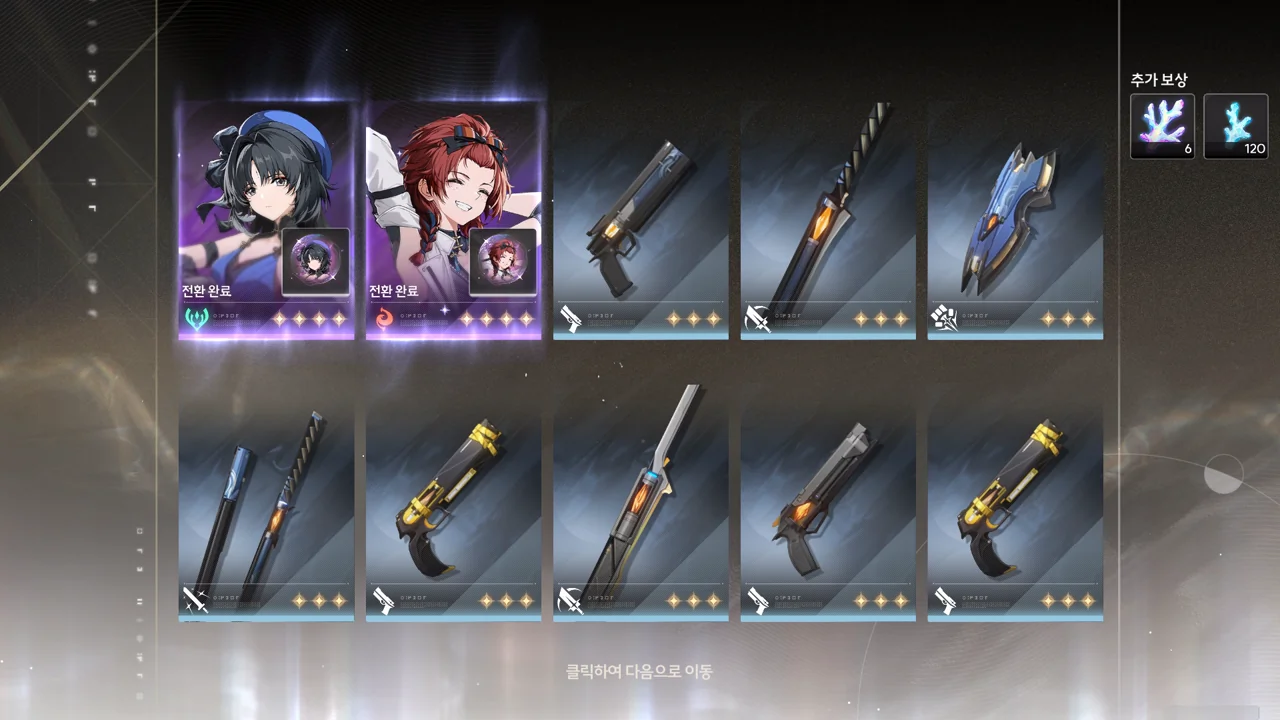Pick the gray pistol with orange glow card

[828, 510]
